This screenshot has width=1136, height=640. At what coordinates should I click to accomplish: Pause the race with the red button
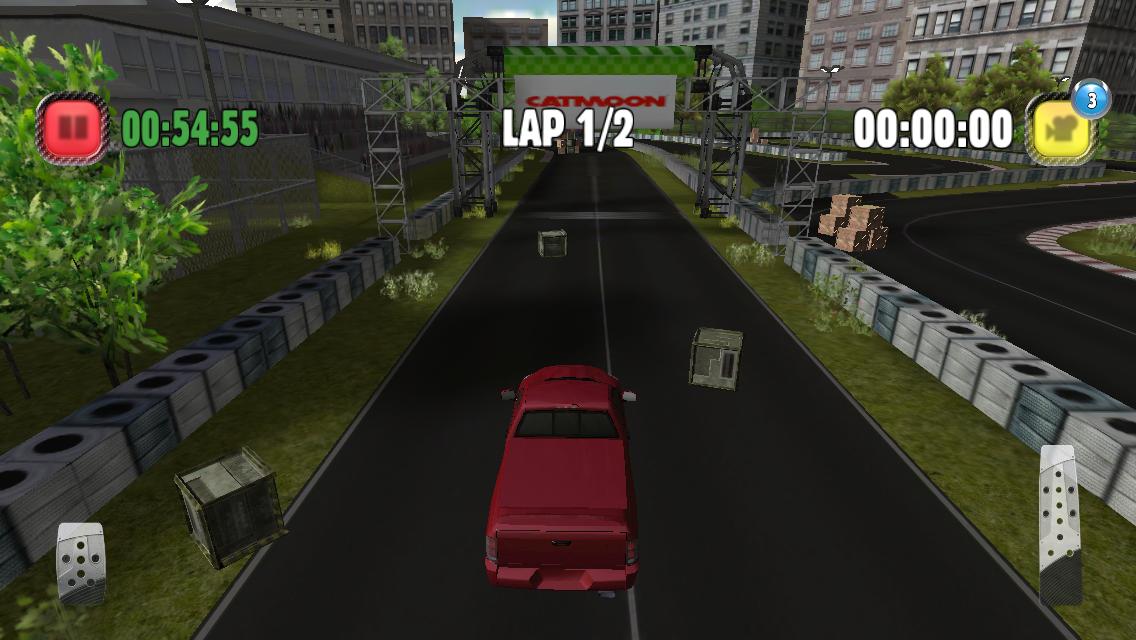coord(72,128)
